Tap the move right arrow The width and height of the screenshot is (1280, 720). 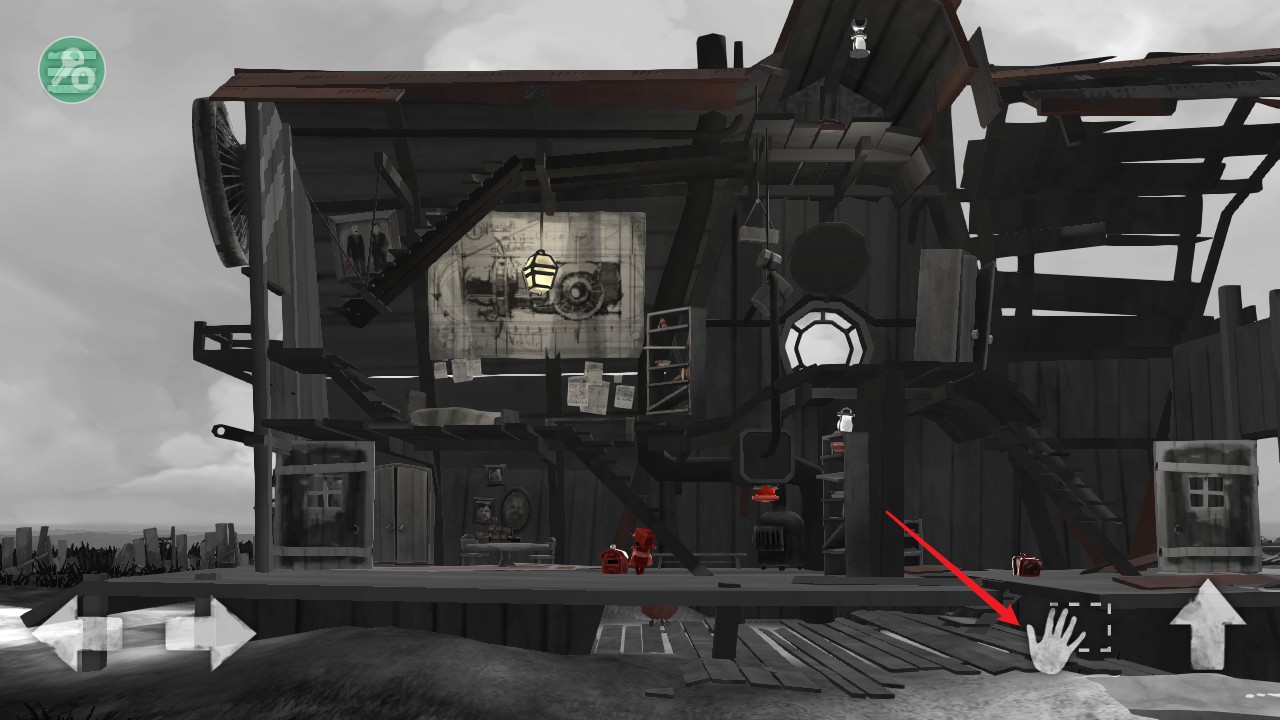click(212, 633)
